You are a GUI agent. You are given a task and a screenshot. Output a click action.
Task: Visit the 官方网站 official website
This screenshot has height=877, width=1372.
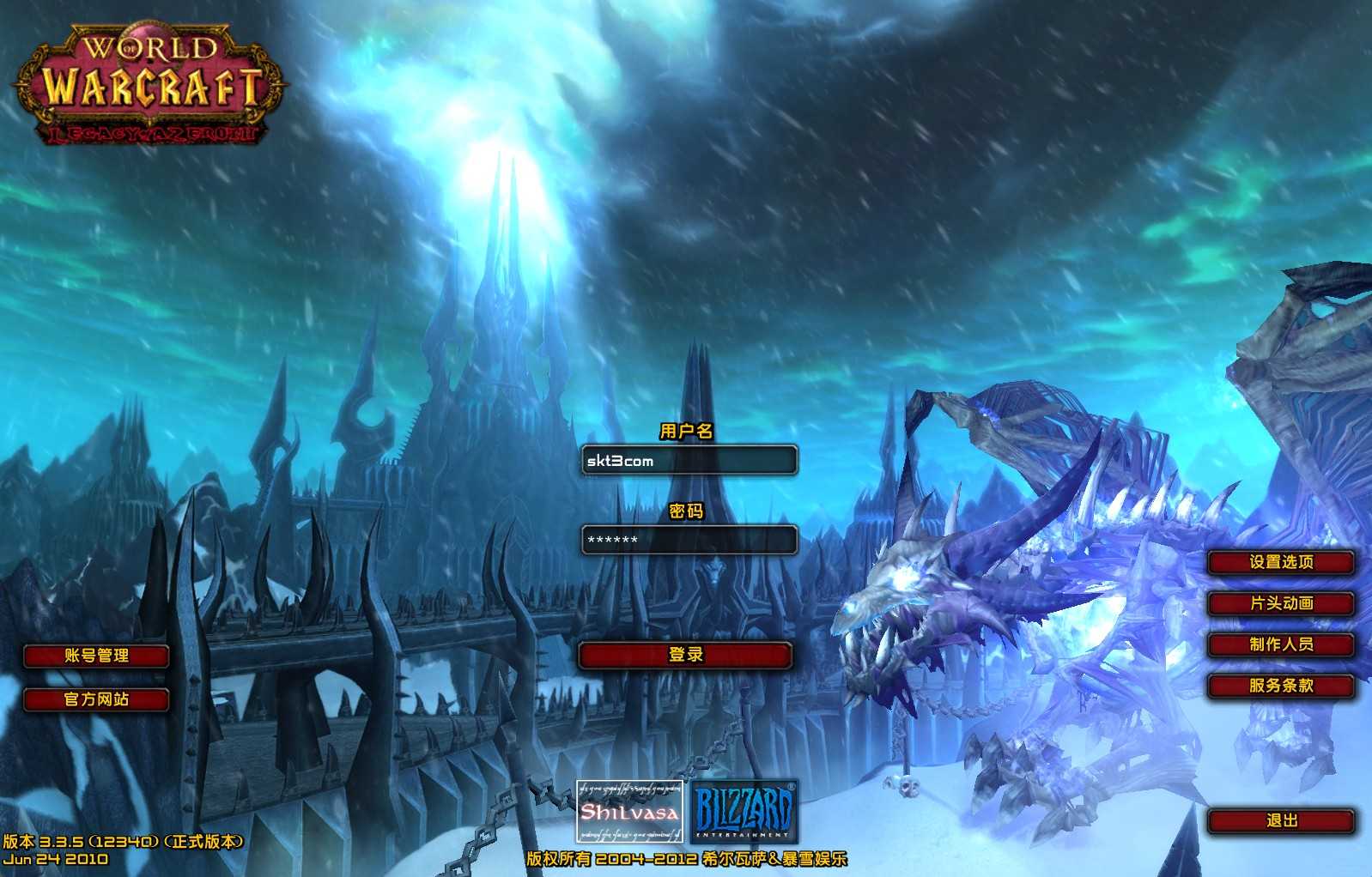[x=96, y=700]
